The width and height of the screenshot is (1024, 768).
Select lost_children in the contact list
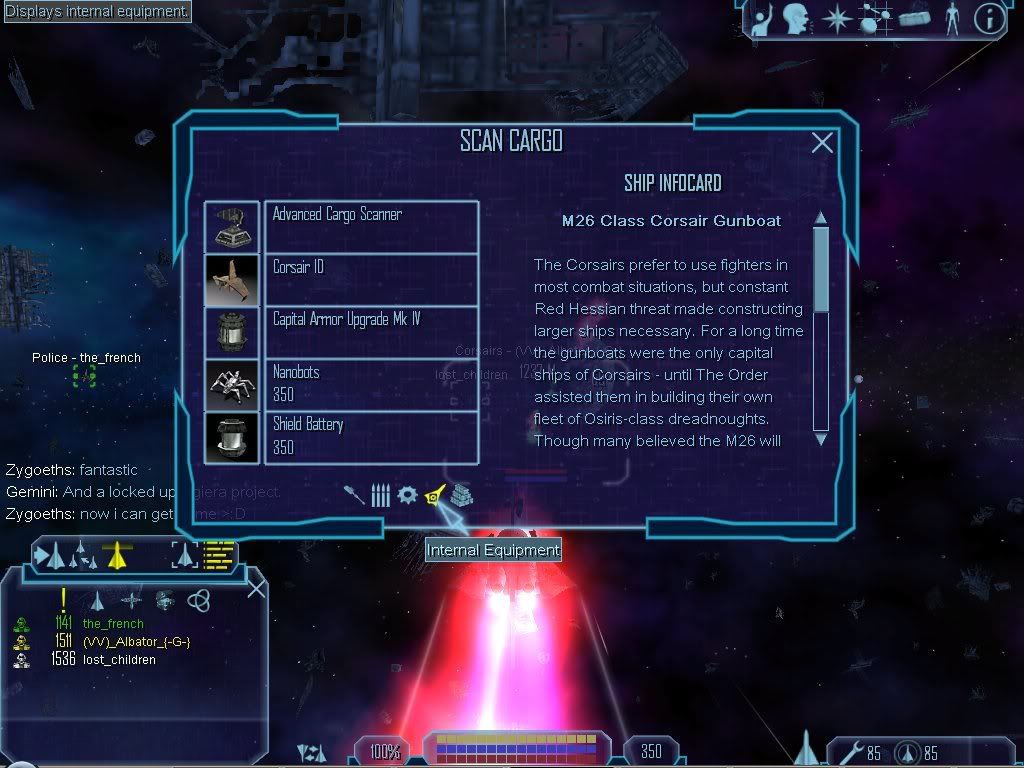click(119, 660)
